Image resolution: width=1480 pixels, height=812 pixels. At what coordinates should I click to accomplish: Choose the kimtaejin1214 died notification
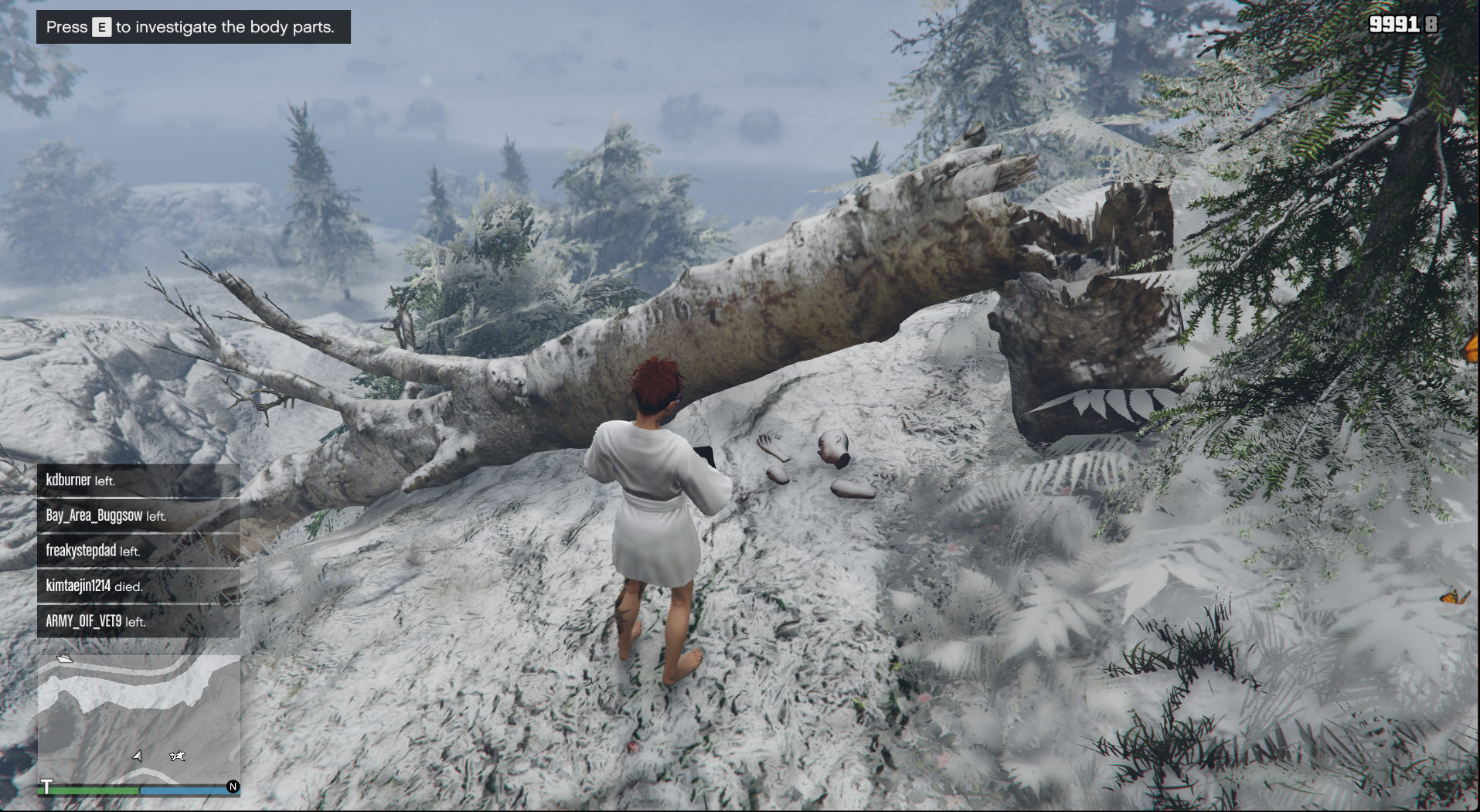(138, 586)
